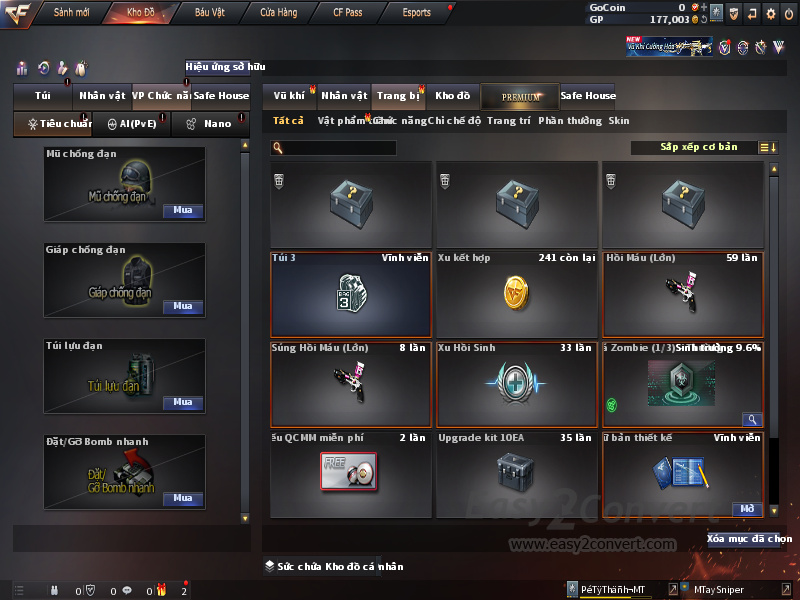Buy the Đặt/Gỡ Bomb nhanh item
This screenshot has height=600, width=800.
182,498
